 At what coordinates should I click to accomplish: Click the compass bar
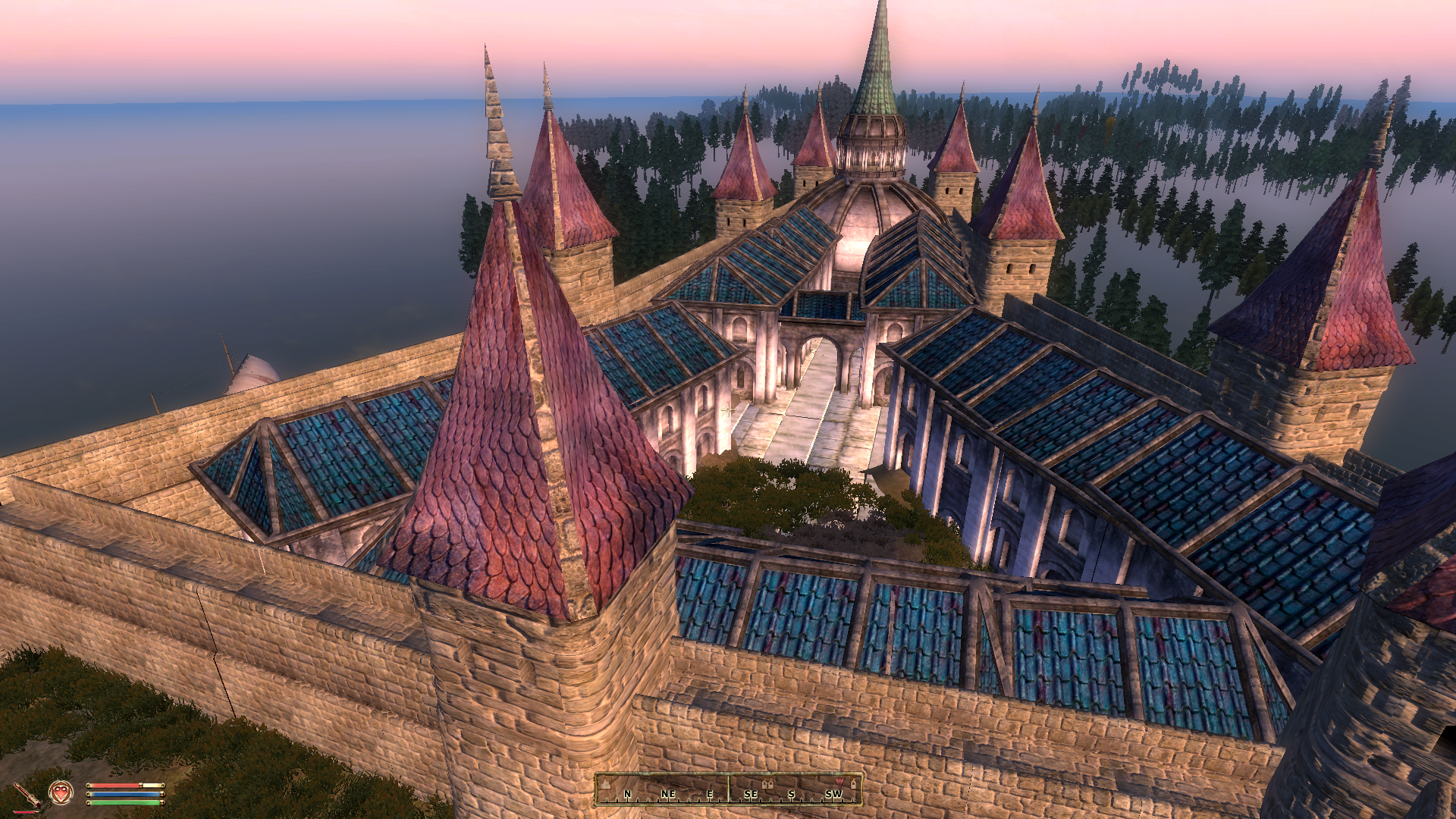click(x=729, y=789)
